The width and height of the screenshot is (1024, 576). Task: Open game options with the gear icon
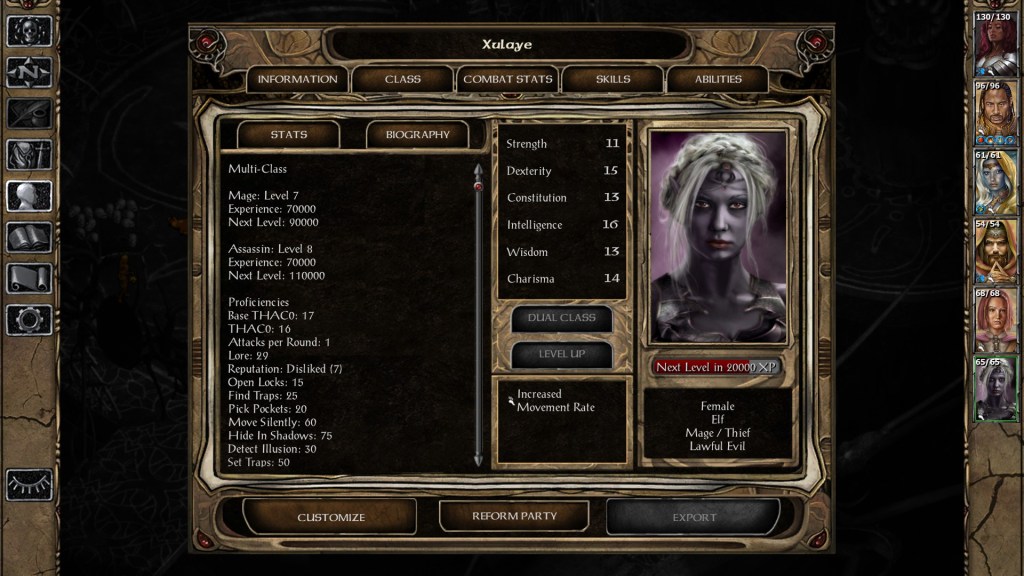point(29,319)
